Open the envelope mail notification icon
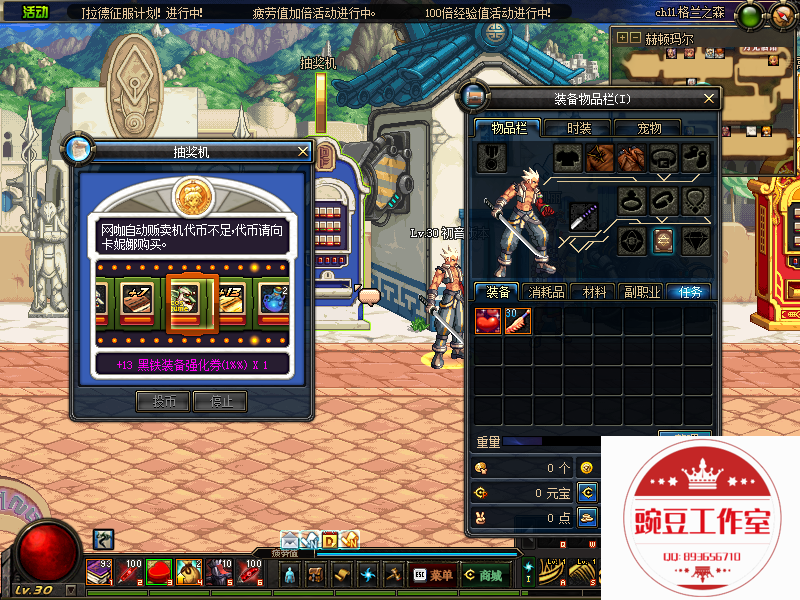This screenshot has width=800, height=600. [289, 540]
